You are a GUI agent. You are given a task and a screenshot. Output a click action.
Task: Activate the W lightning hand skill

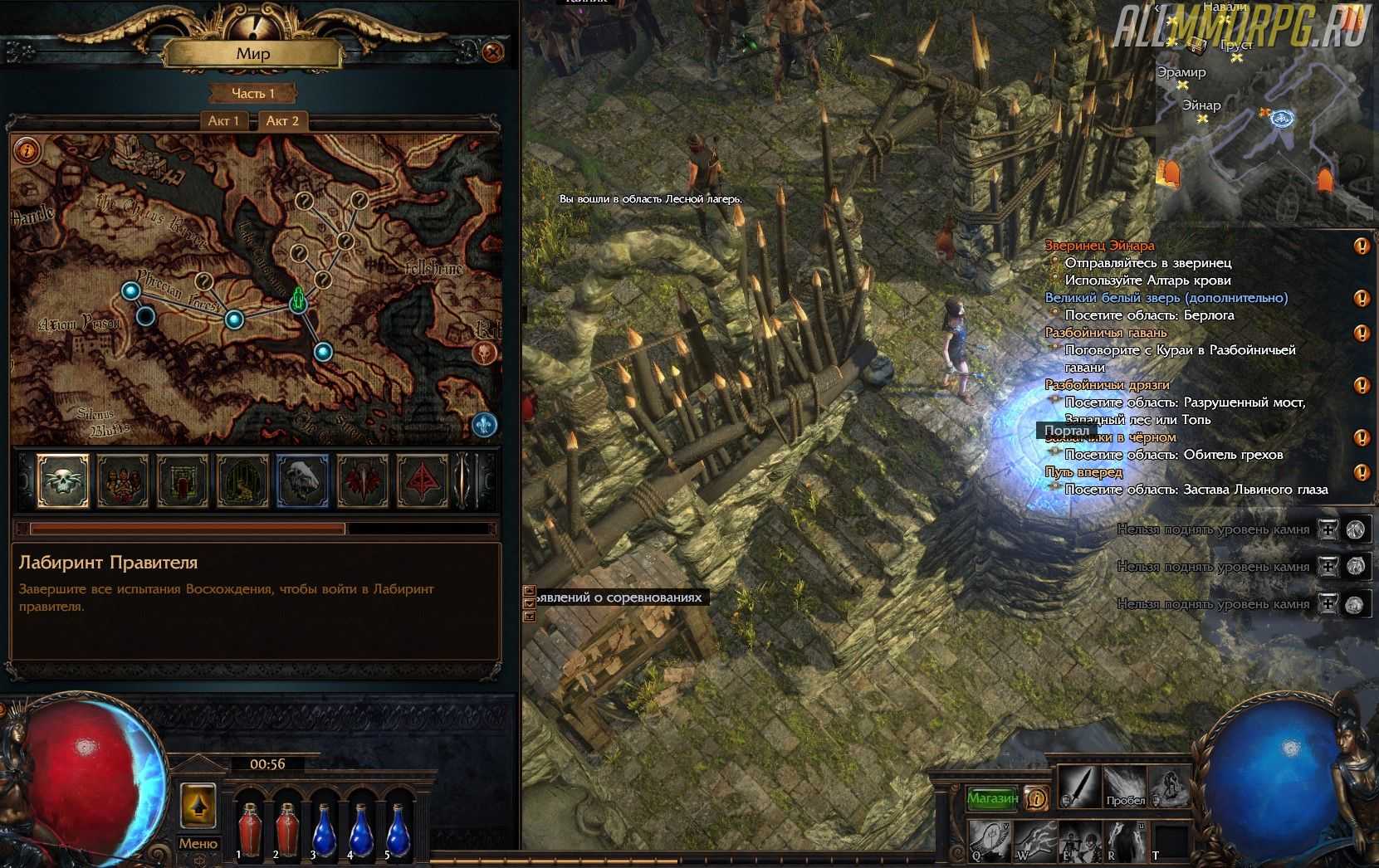(x=1034, y=840)
